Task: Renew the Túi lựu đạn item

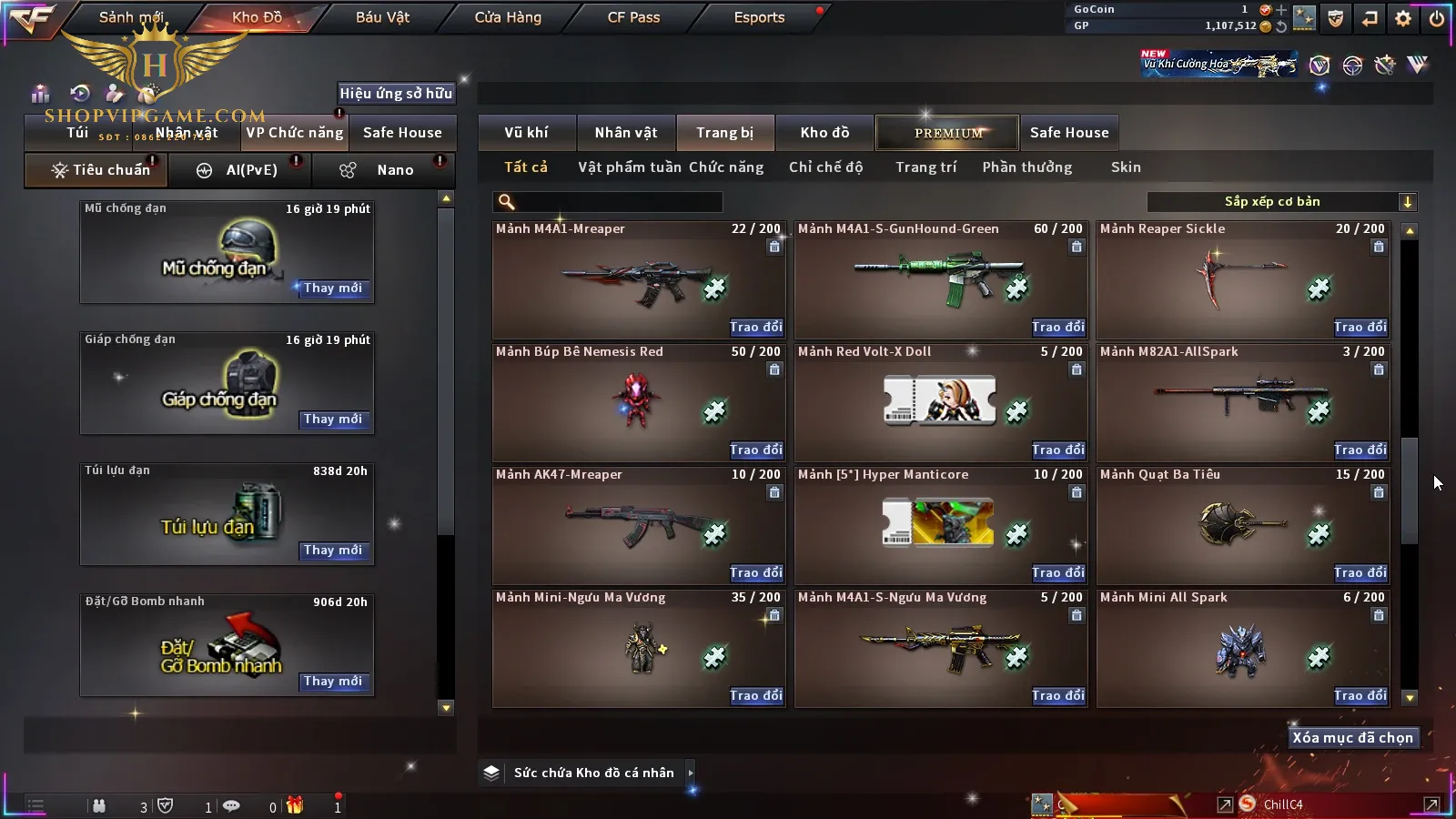Action: coord(333,551)
